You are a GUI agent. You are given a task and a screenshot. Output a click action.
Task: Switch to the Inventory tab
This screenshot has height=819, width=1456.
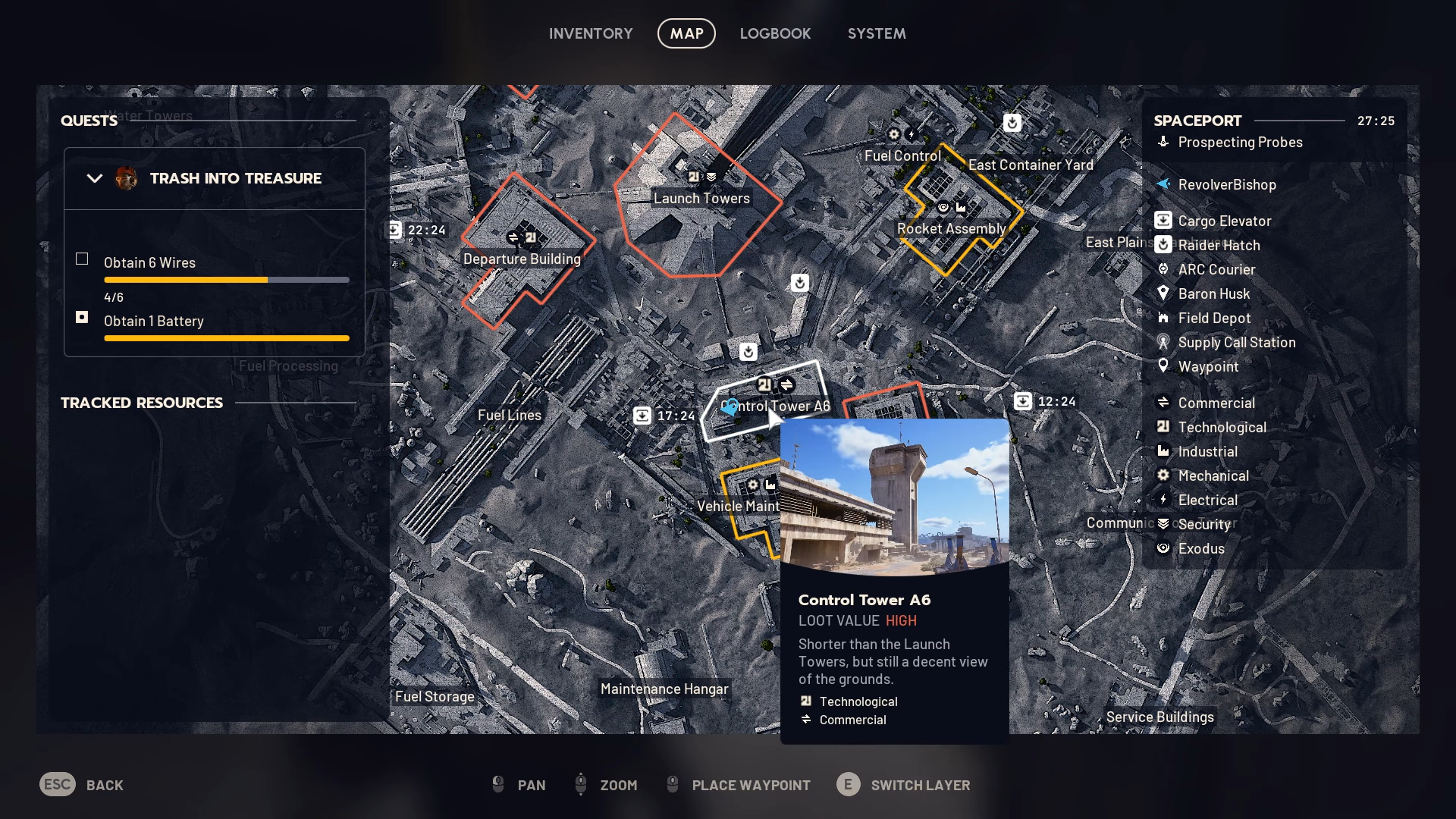pyautogui.click(x=590, y=33)
